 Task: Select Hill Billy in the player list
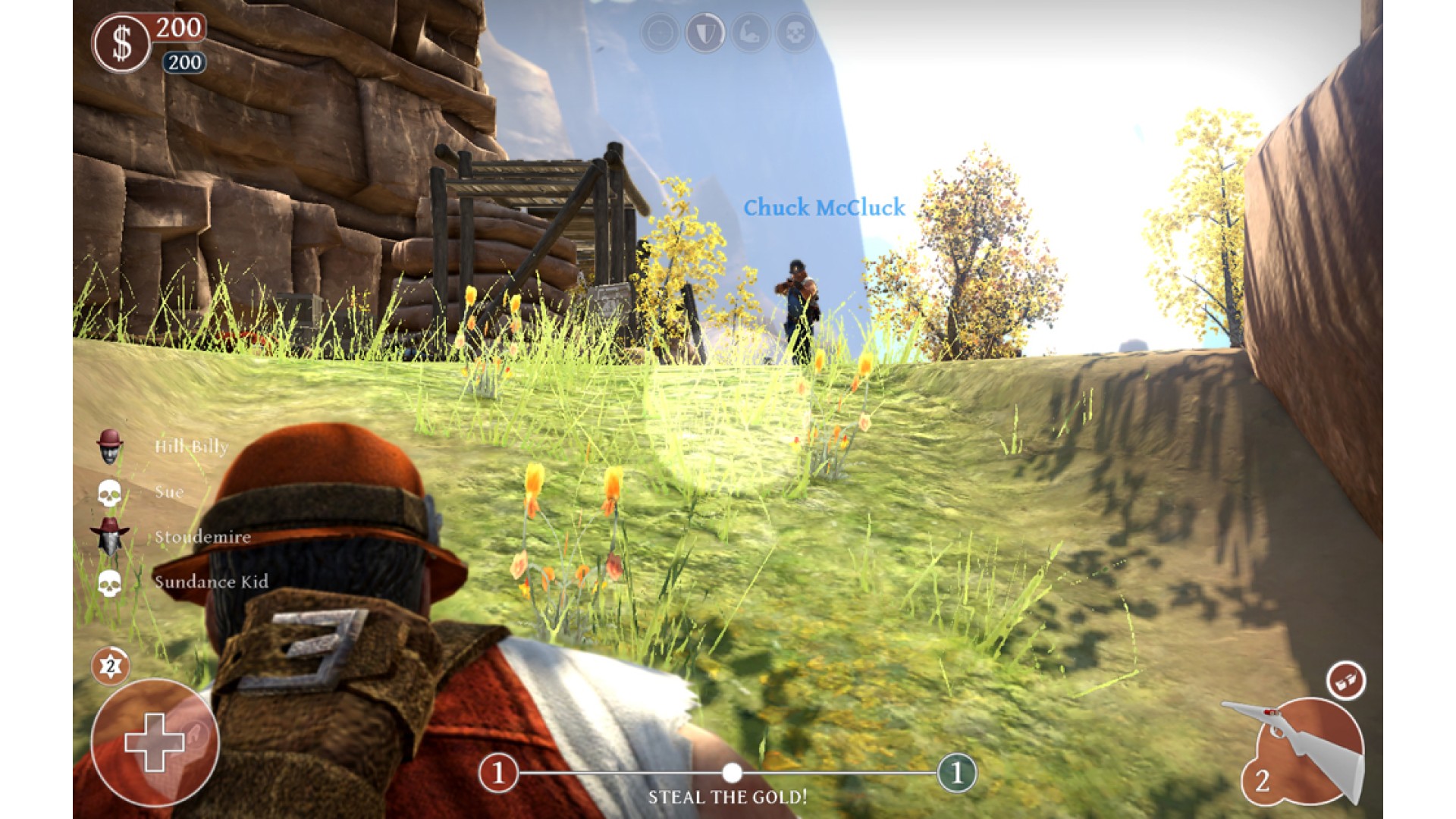pyautogui.click(x=190, y=446)
